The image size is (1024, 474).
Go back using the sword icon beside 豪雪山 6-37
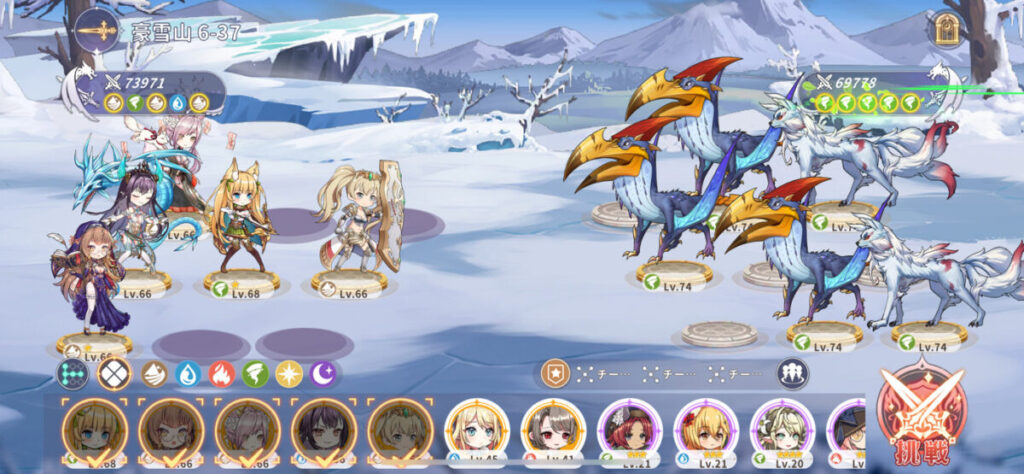tap(93, 30)
